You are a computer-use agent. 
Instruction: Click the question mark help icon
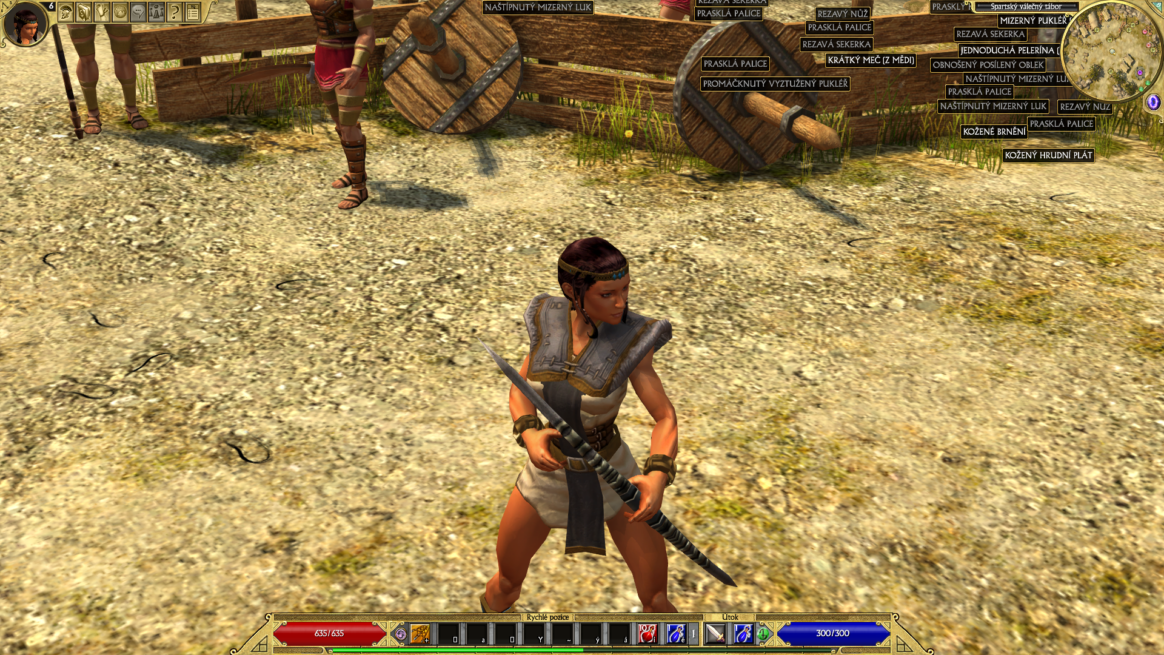(174, 13)
